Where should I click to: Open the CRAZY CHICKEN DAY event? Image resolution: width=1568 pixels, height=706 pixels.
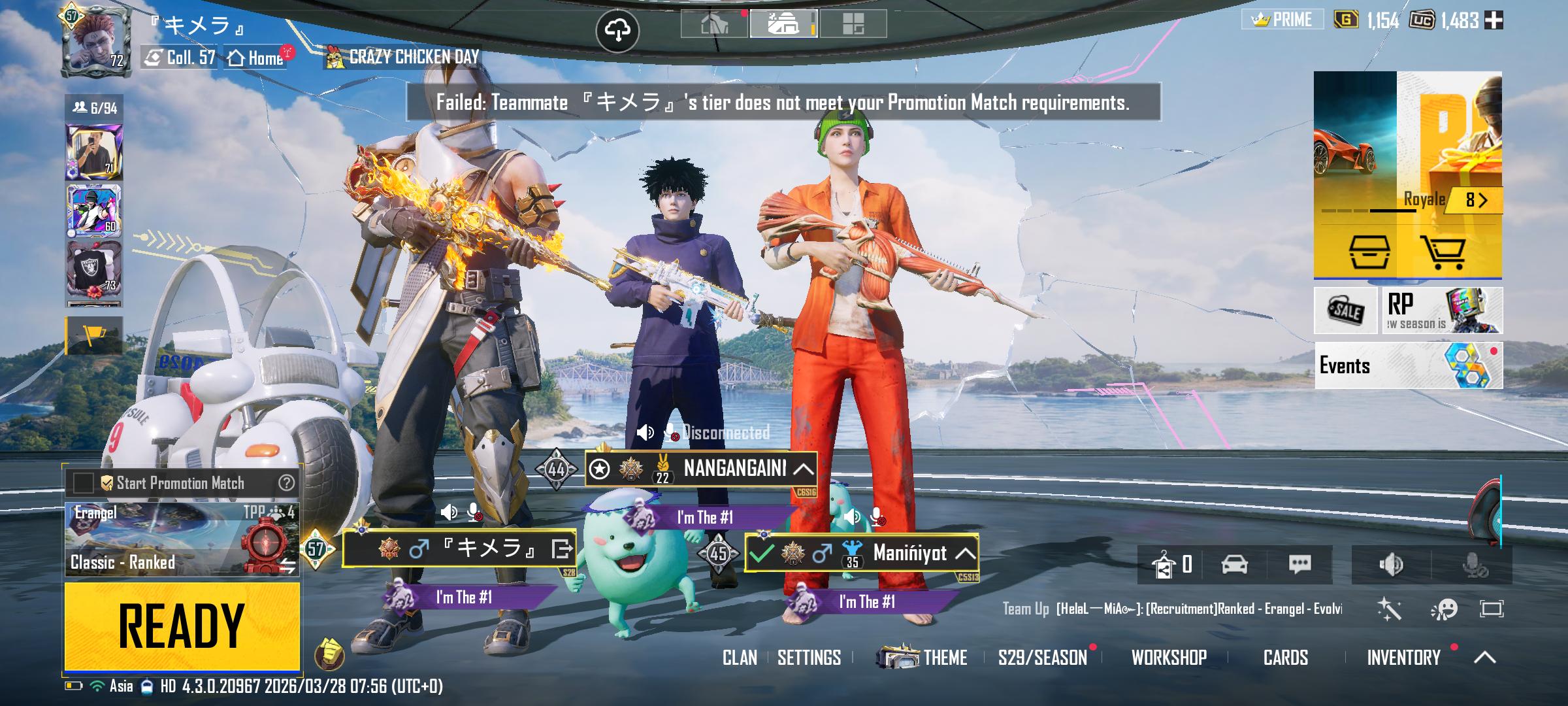402,58
